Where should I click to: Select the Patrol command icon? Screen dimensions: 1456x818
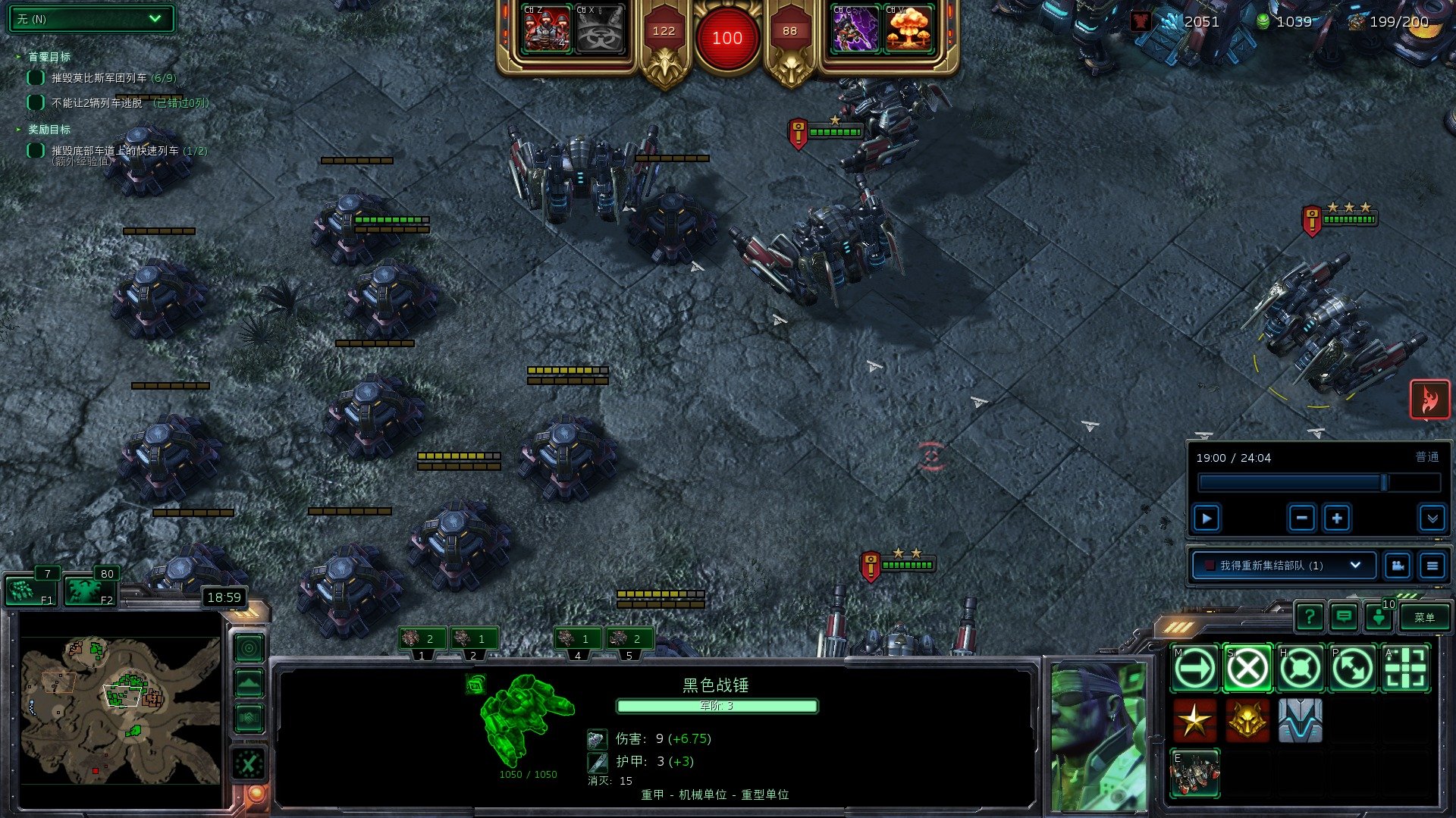pos(1353,669)
